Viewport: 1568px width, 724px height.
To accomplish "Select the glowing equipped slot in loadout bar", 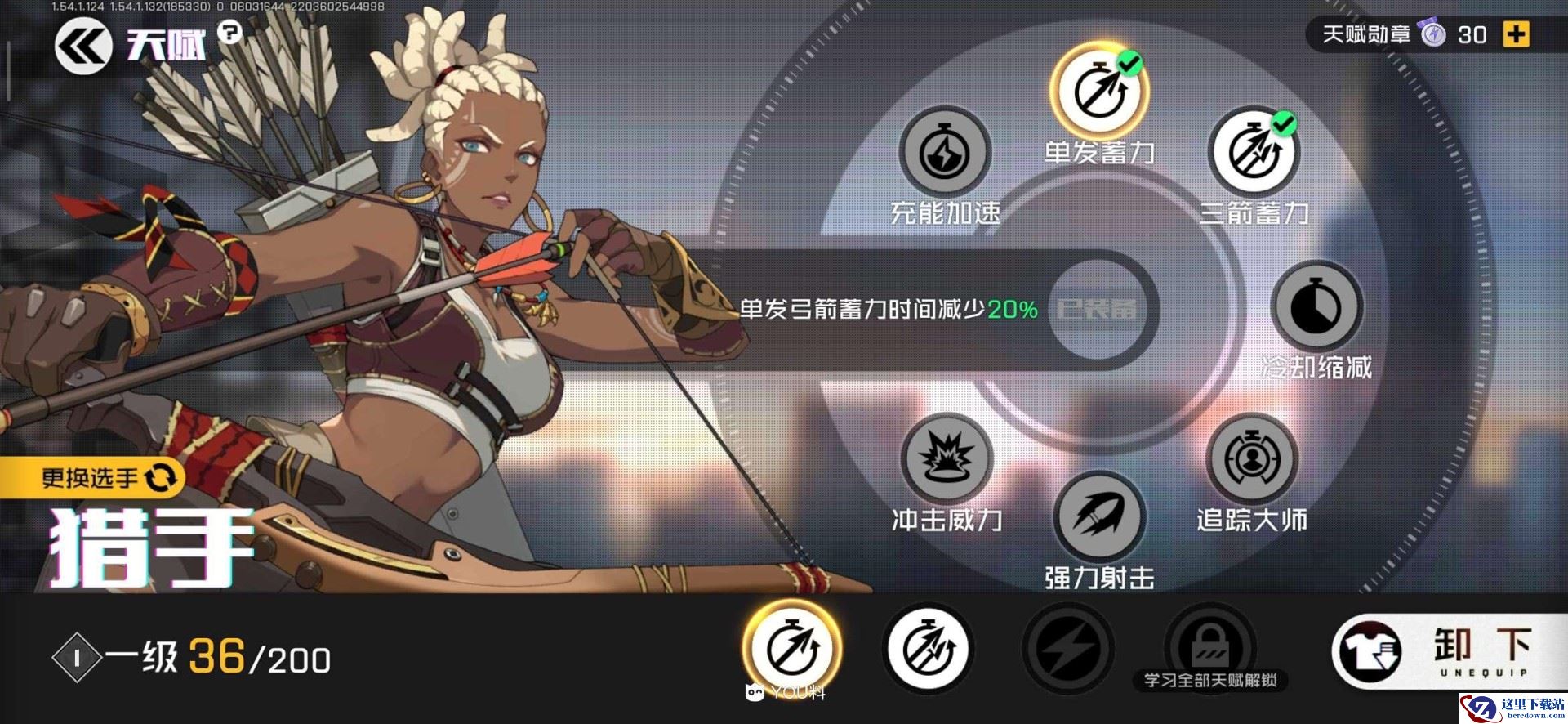I will coord(791,648).
